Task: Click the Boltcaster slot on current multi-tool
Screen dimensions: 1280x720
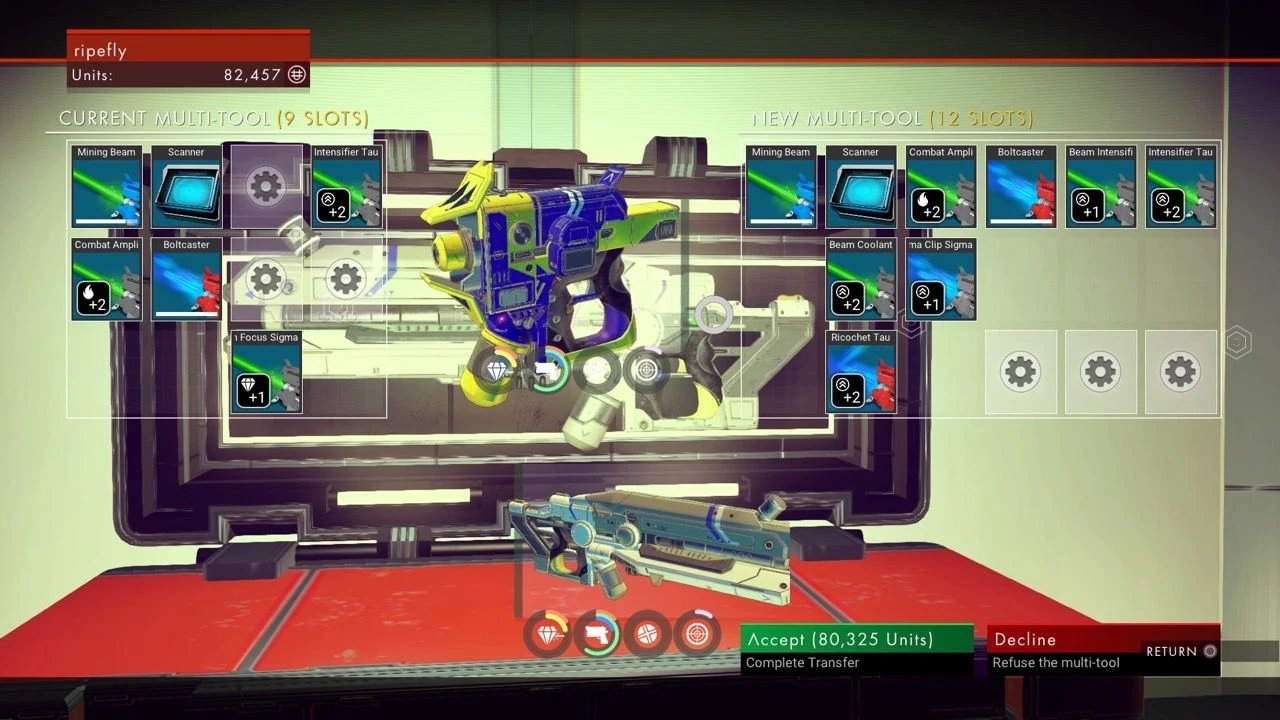Action: click(186, 279)
